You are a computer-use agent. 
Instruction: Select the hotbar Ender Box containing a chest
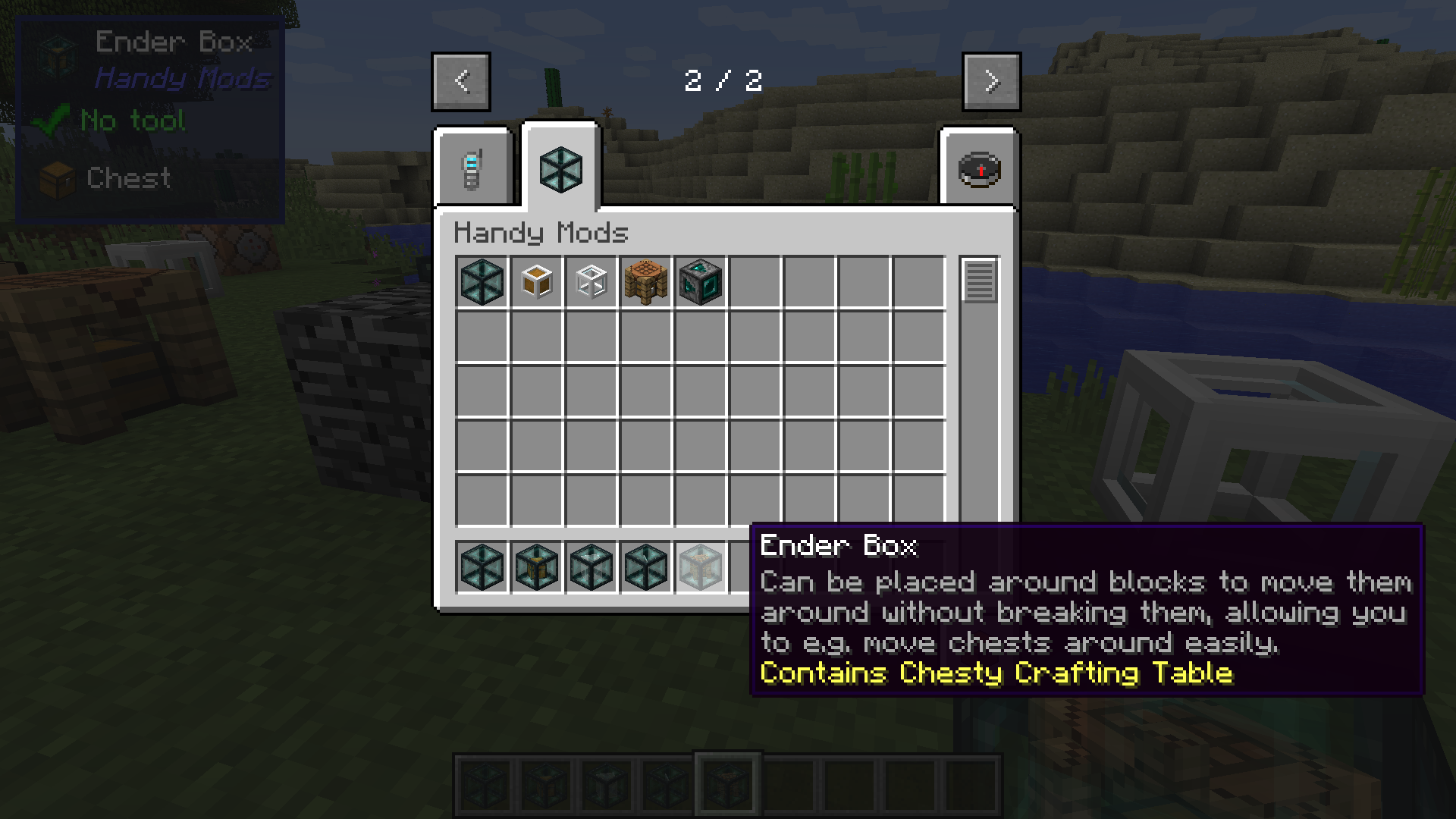(537, 566)
